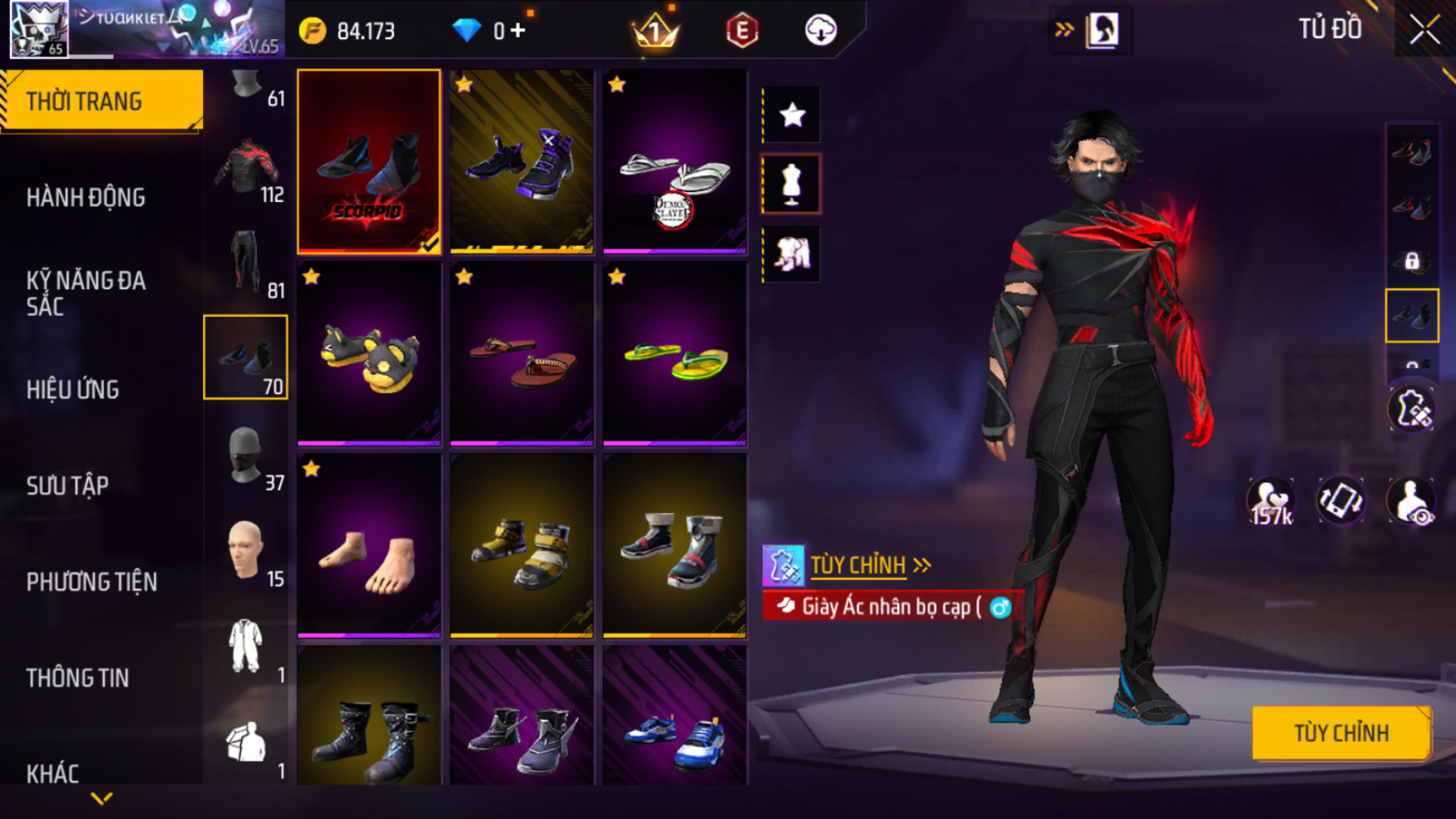Image resolution: width=1456 pixels, height=819 pixels.
Task: Select the Scorpio shoes item
Action: pos(369,162)
